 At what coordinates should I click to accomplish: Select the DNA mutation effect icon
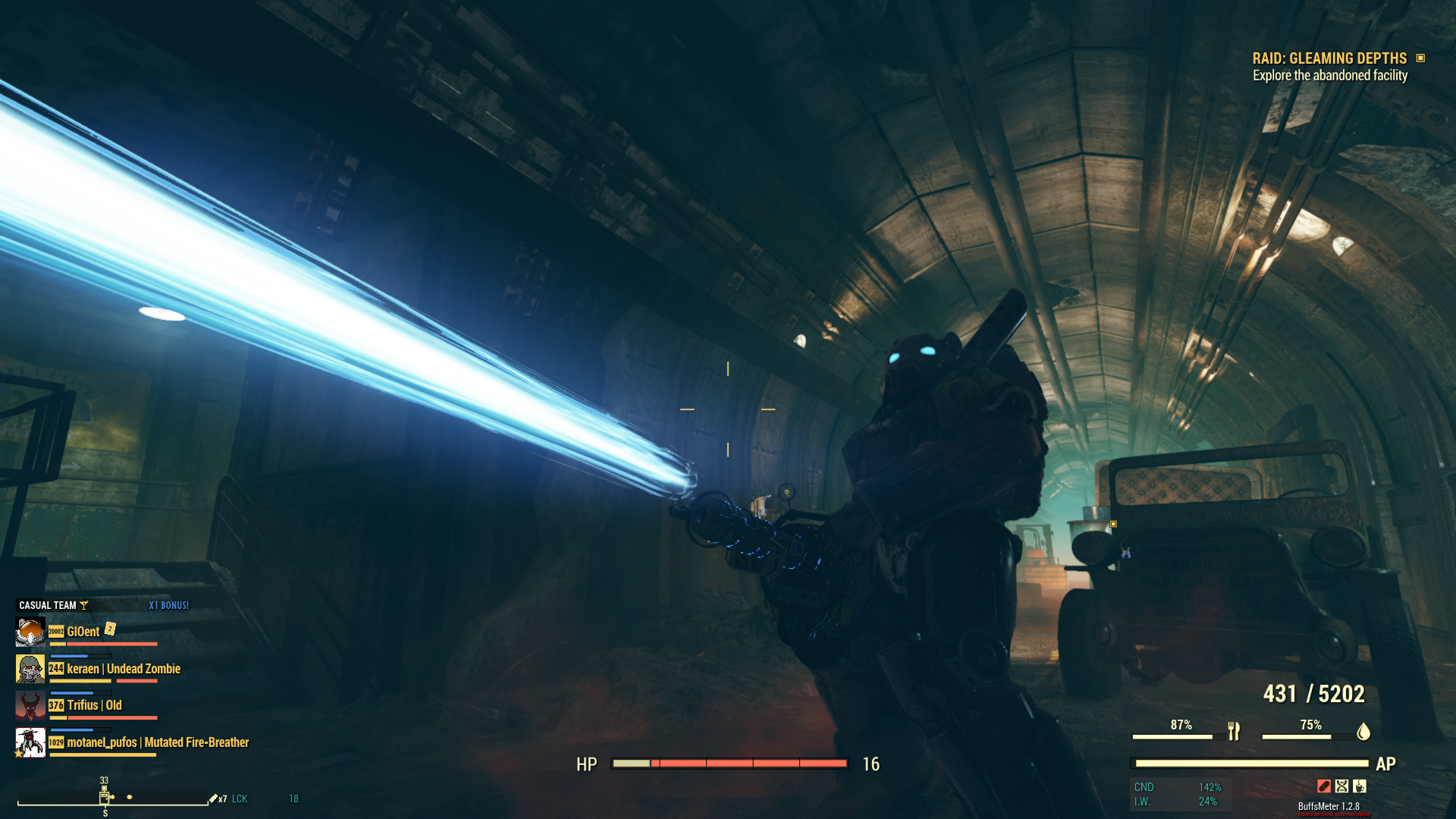point(1341,786)
